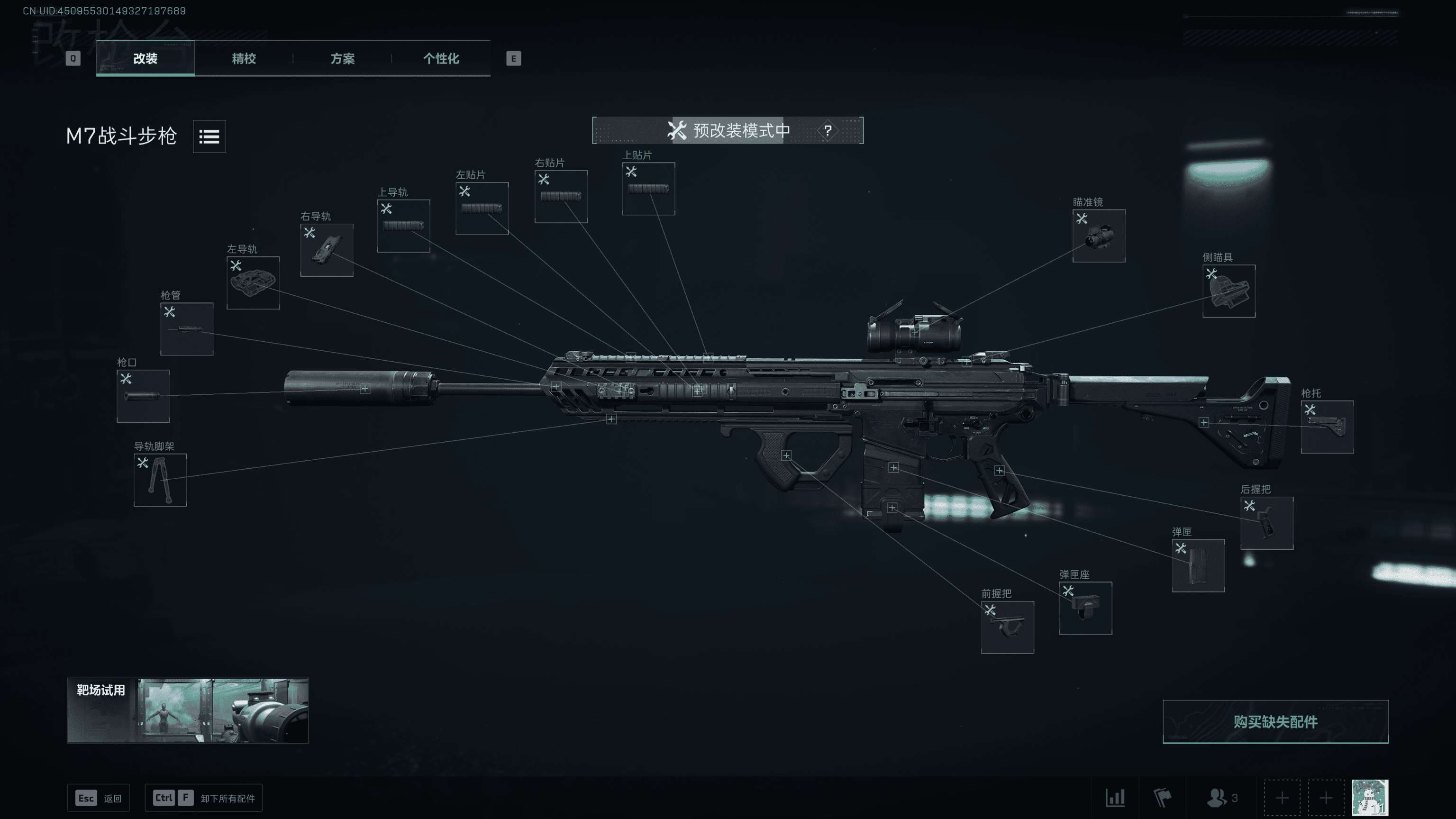Choose the 枪管 barrel slot
The width and height of the screenshot is (1456, 819).
[x=187, y=329]
